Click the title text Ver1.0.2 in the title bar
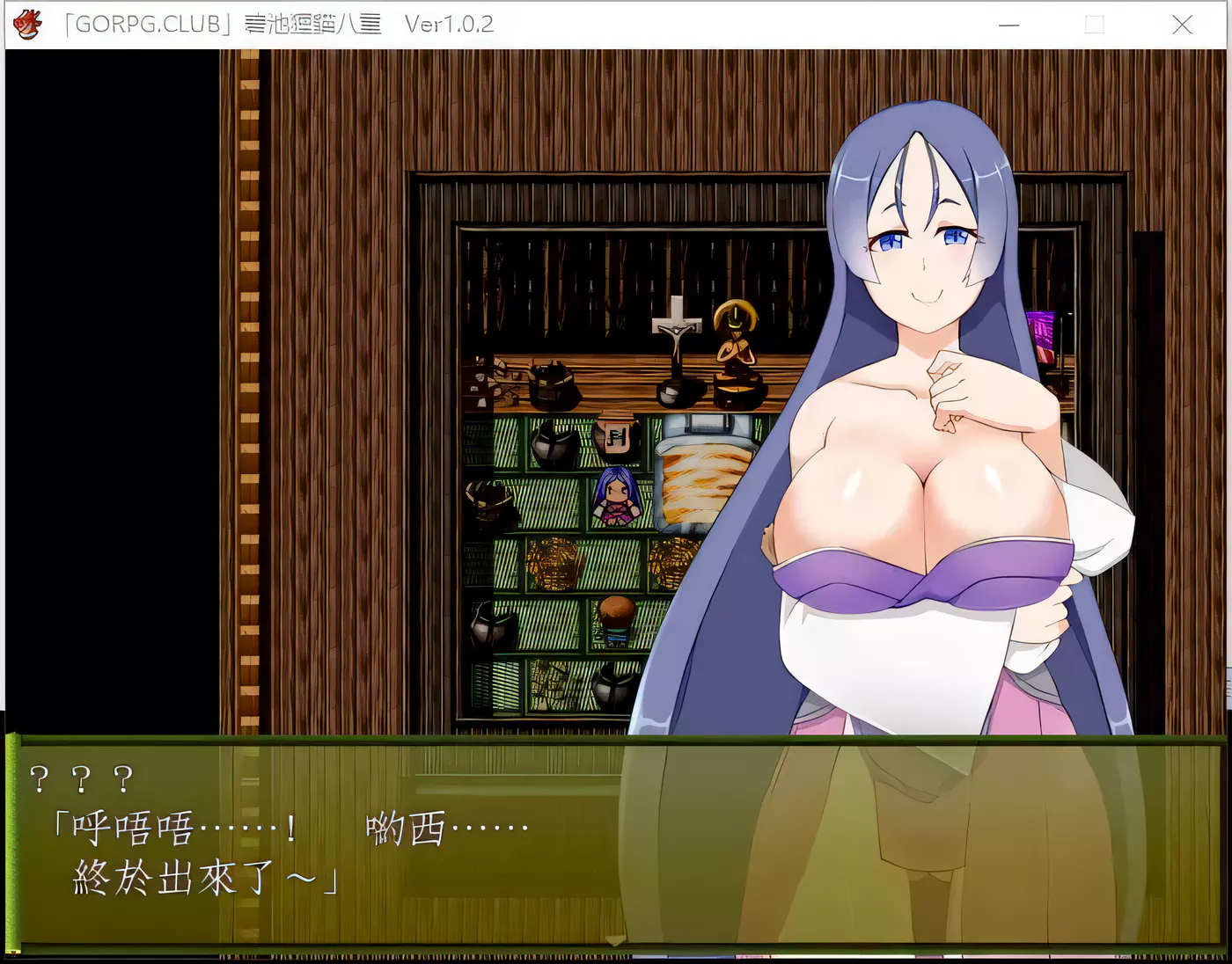Viewport: 1232px width, 964px height. pyautogui.click(x=450, y=24)
